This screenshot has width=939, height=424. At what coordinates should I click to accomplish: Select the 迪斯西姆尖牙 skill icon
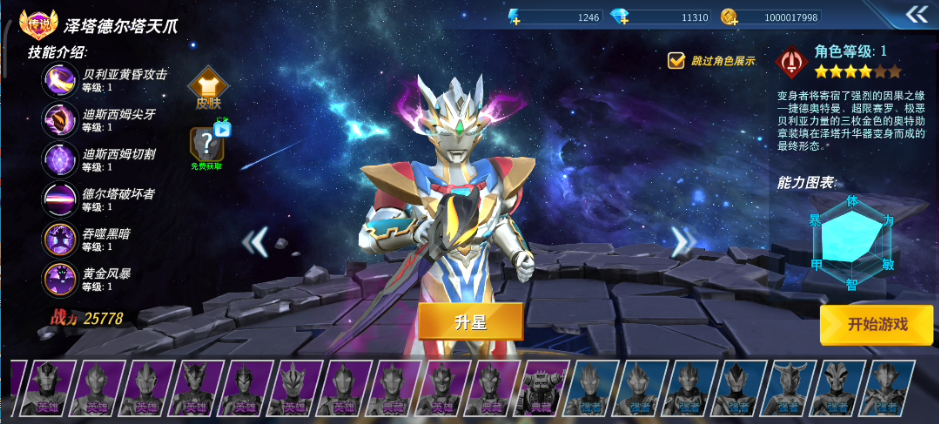point(59,120)
